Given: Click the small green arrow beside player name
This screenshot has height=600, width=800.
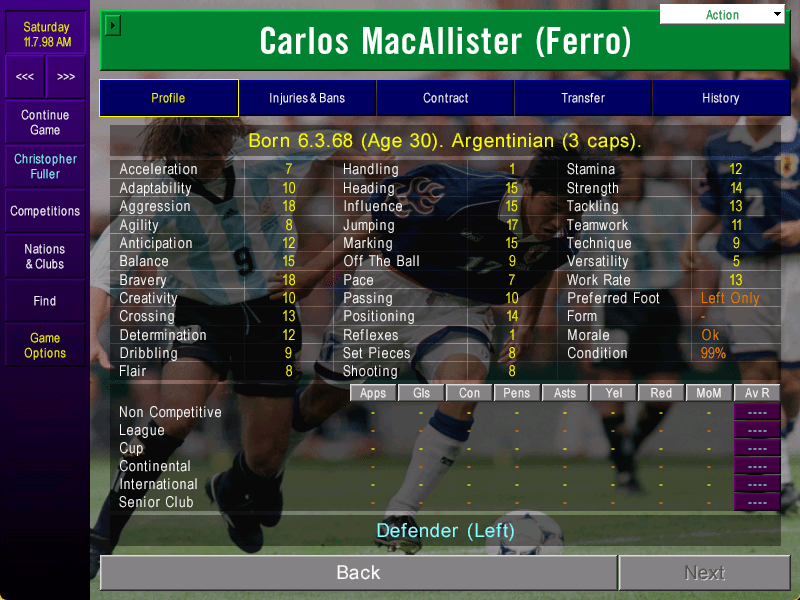Looking at the screenshot, I should click(113, 25).
